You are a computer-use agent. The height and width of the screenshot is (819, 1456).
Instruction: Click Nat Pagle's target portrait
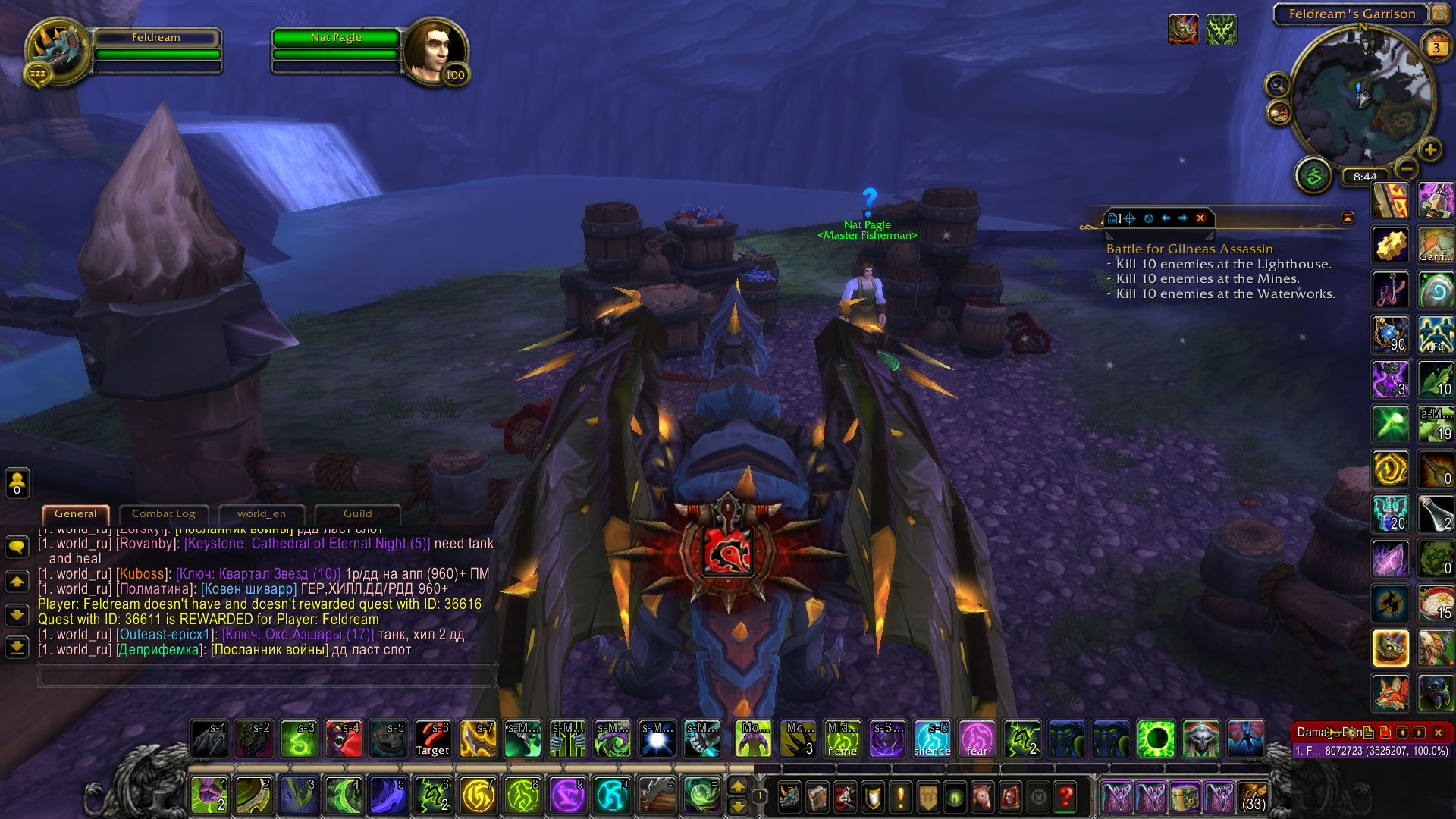(432, 52)
